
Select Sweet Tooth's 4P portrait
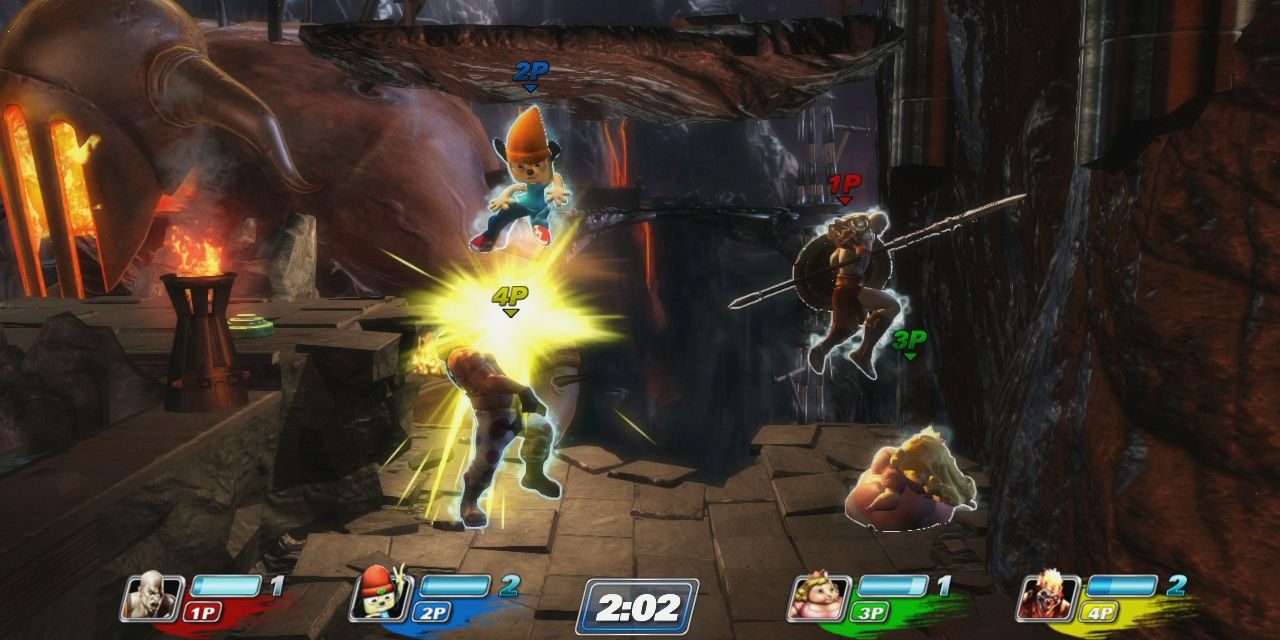1047,596
